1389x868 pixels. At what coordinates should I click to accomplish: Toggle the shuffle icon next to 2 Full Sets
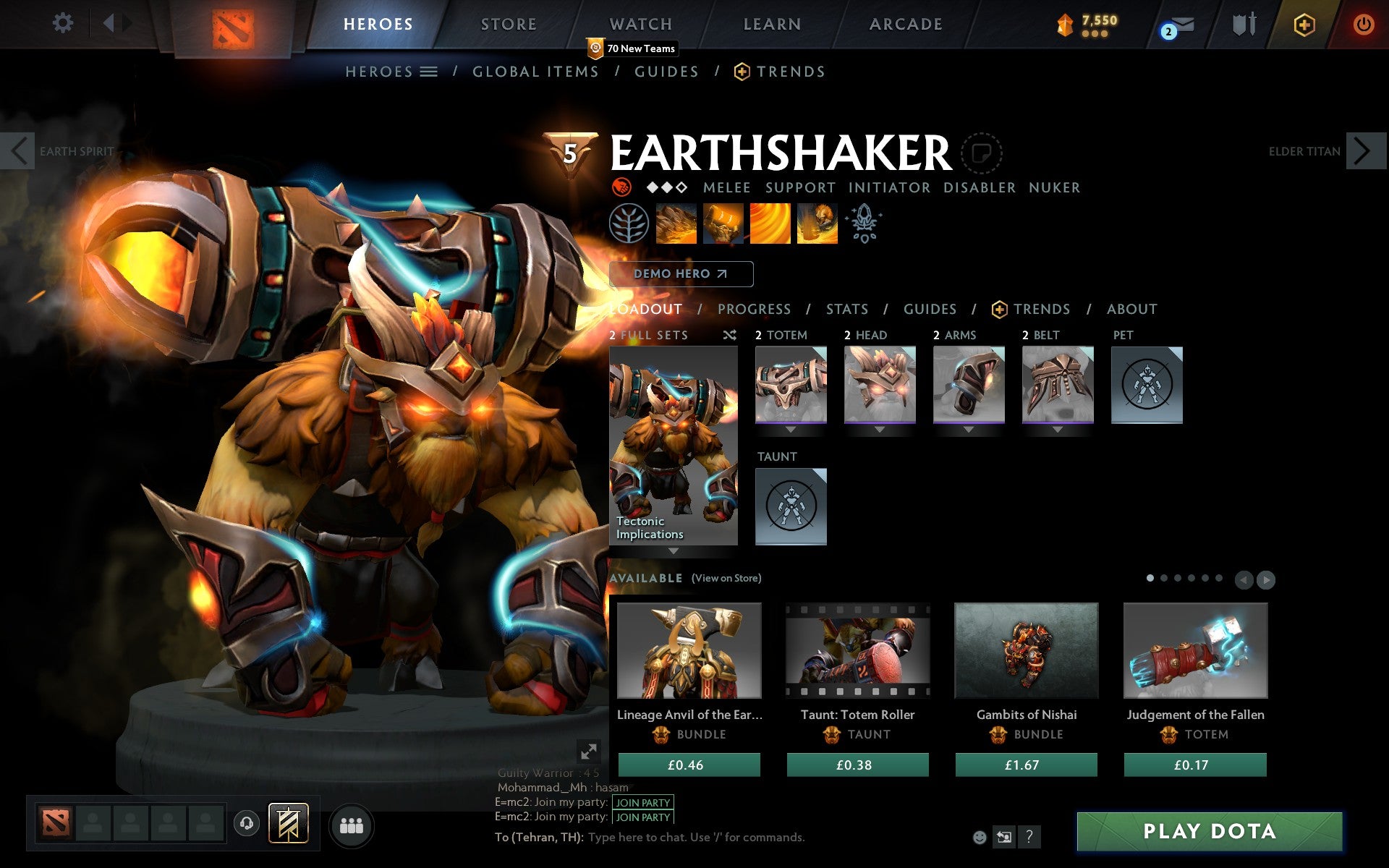point(729,335)
